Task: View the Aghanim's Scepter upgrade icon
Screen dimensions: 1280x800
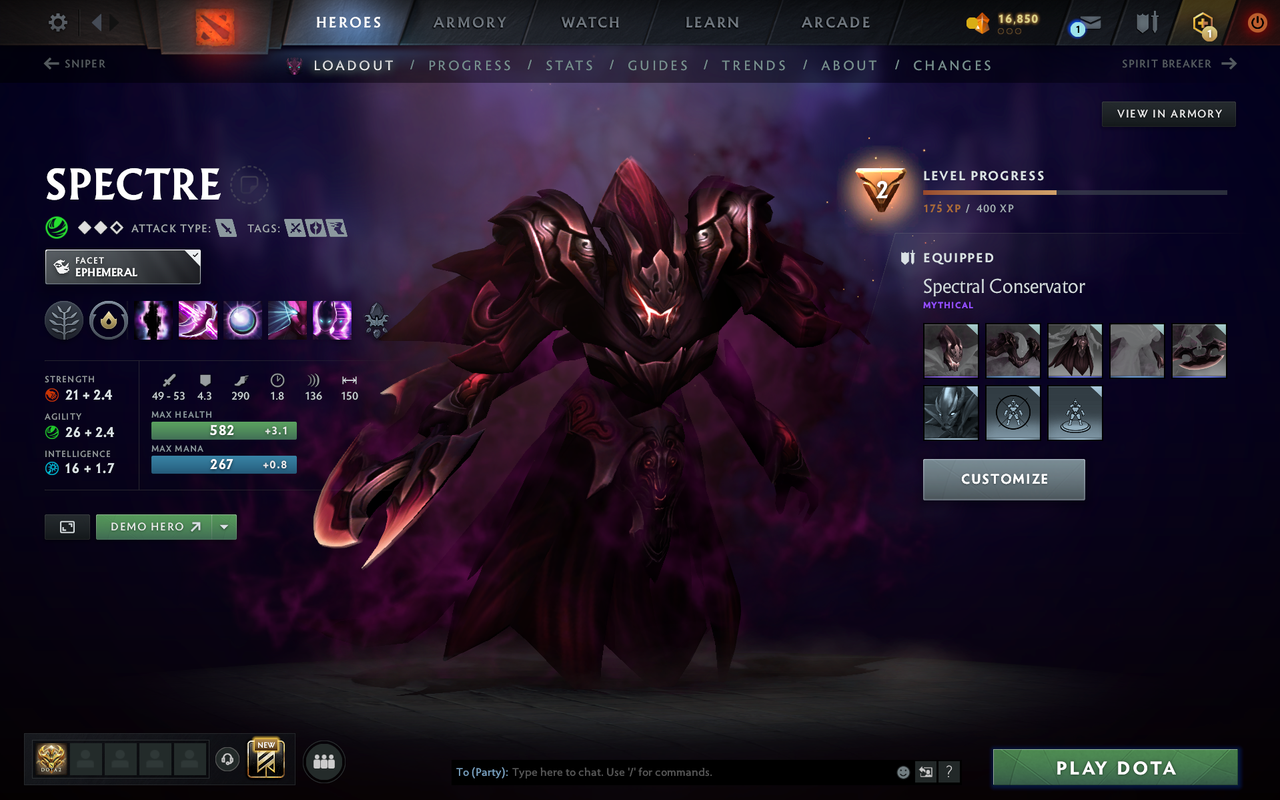Action: point(376,320)
